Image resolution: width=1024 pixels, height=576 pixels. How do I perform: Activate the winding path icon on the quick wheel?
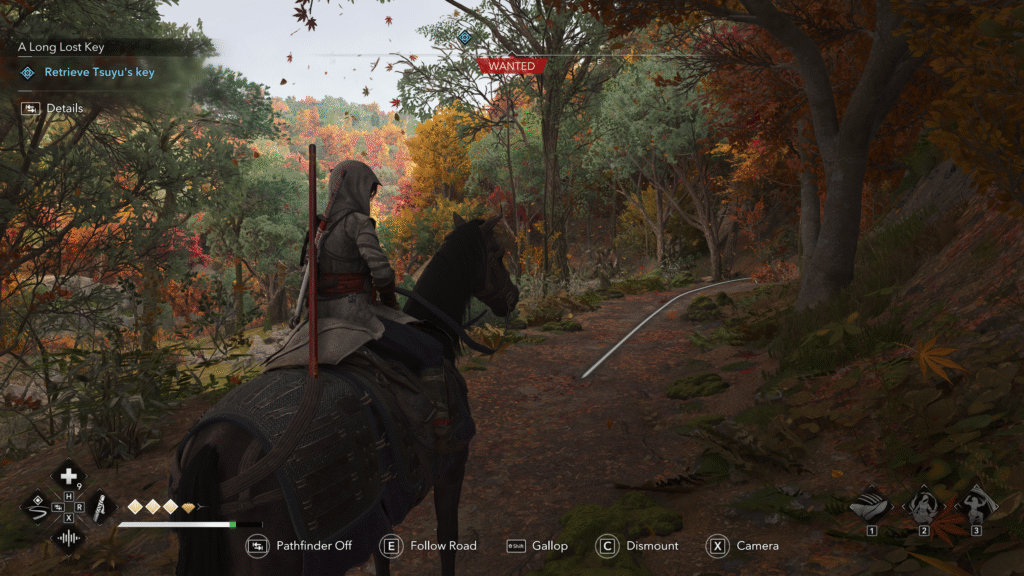click(37, 507)
